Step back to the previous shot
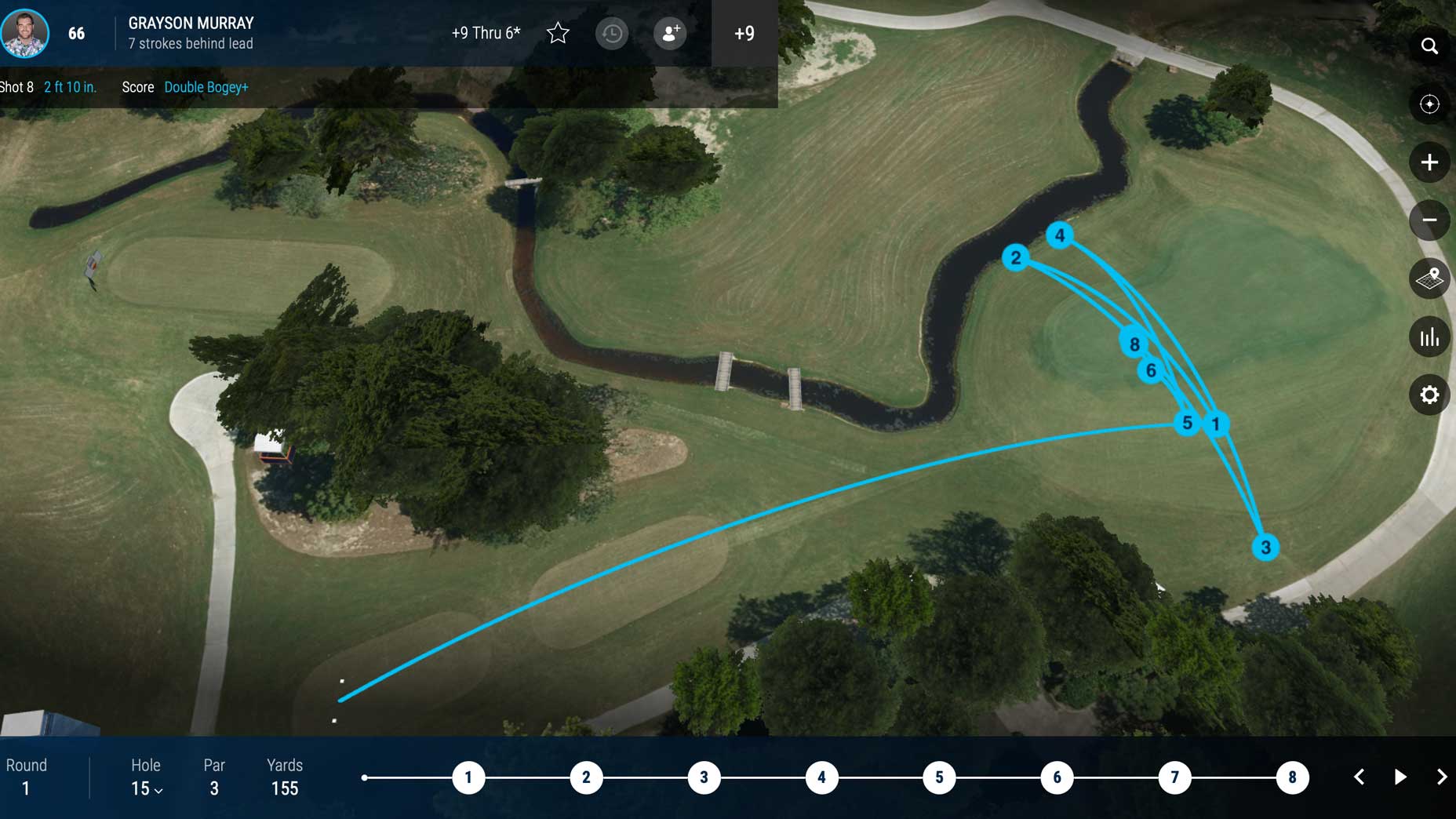This screenshot has height=819, width=1456. (1360, 777)
